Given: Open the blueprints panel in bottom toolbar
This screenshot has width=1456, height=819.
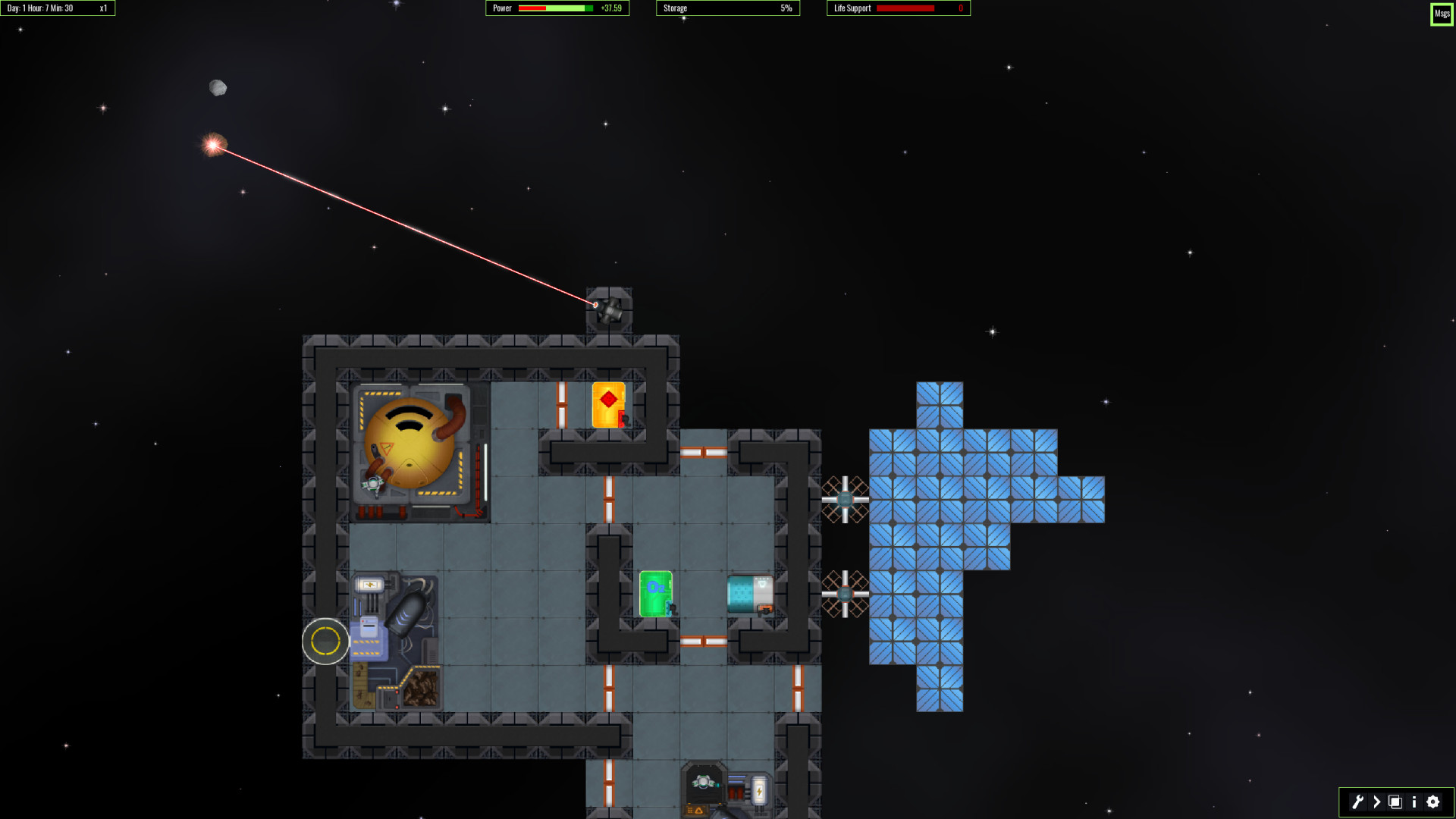Looking at the screenshot, I should pyautogui.click(x=1396, y=802).
